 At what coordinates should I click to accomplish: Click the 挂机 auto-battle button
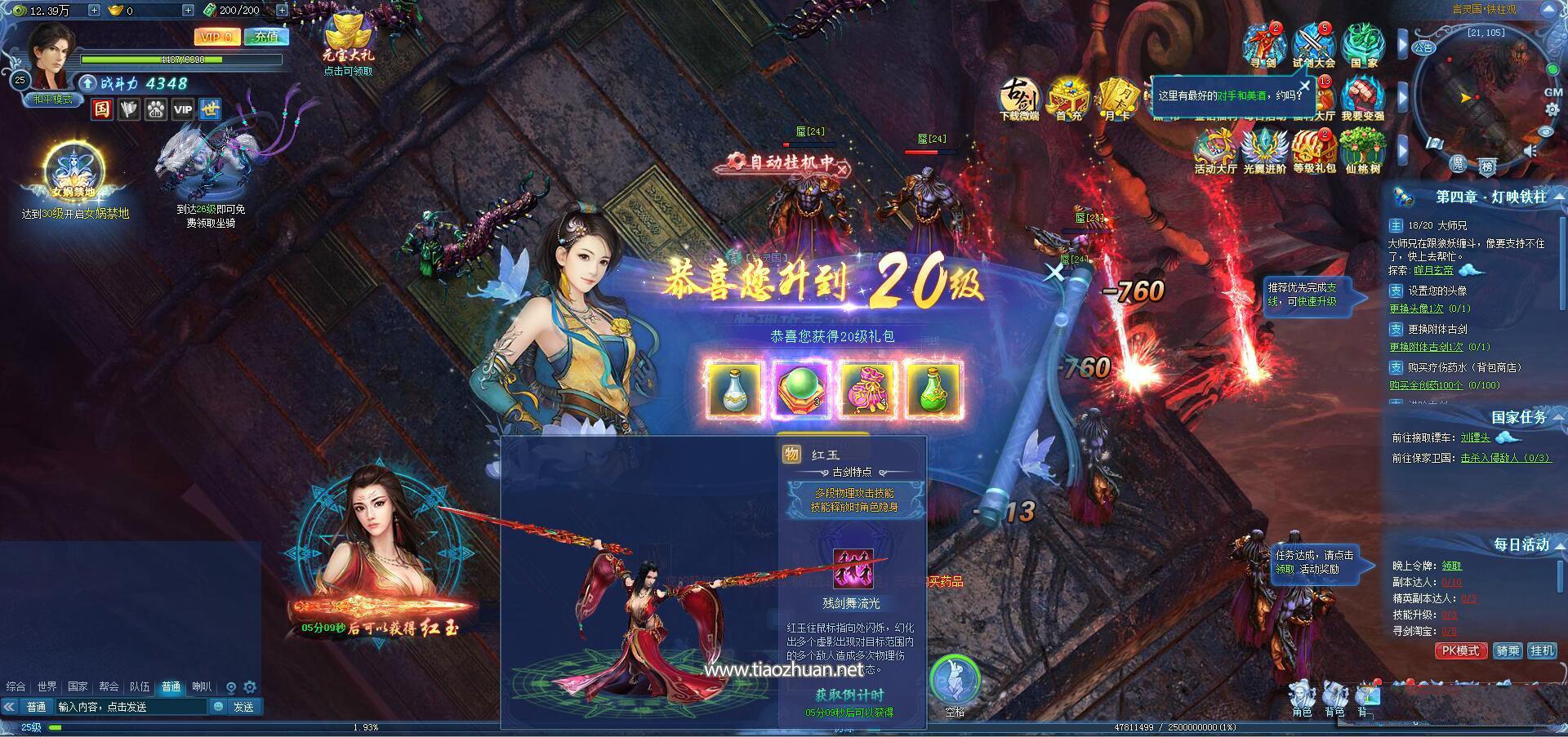pos(1542,650)
